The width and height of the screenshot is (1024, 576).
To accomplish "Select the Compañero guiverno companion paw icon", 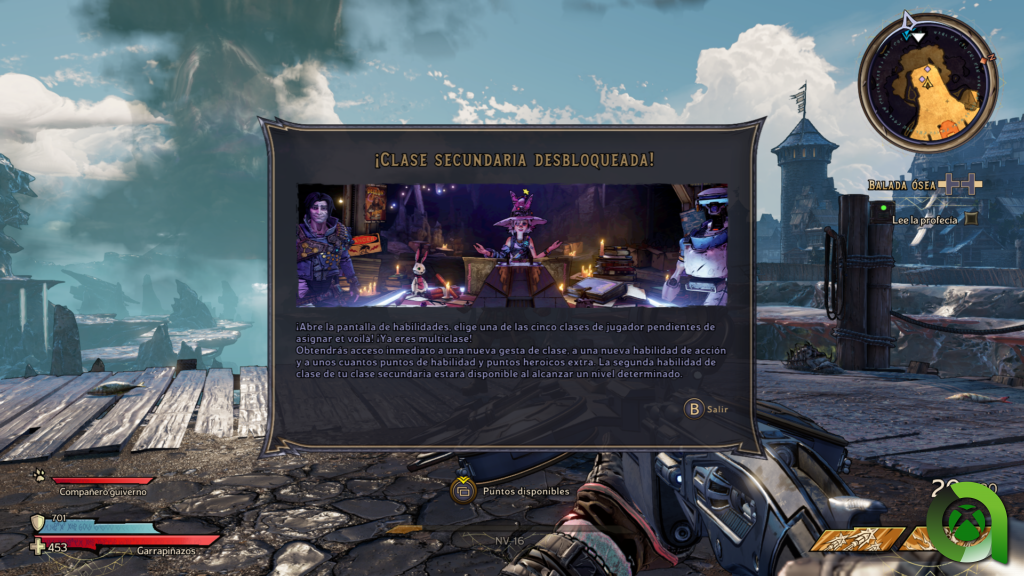I will click(38, 475).
